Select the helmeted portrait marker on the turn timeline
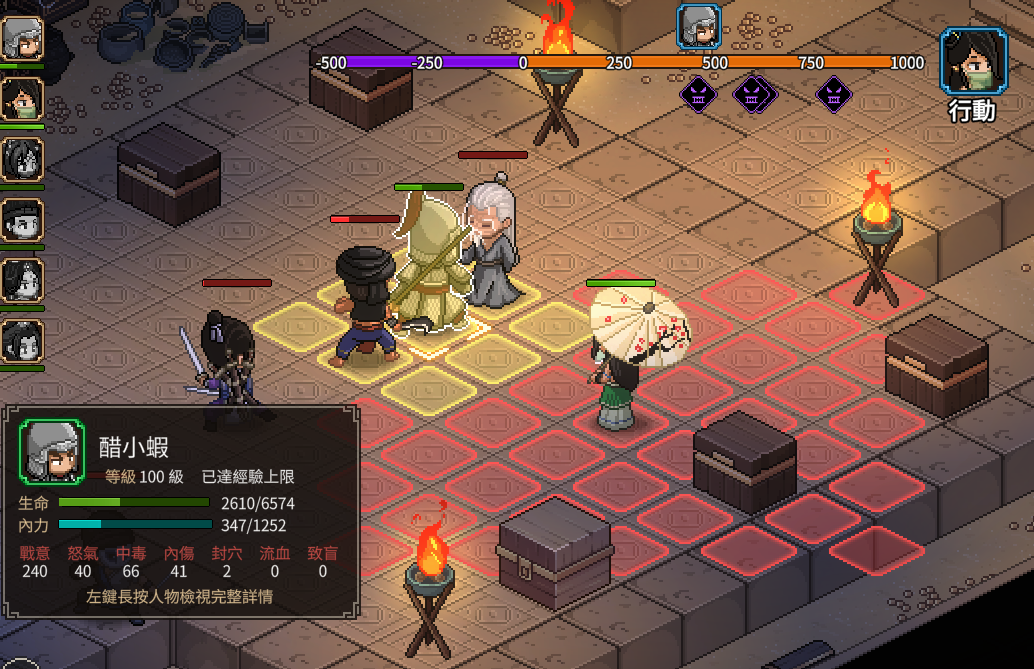This screenshot has width=1034, height=669. coord(699,27)
